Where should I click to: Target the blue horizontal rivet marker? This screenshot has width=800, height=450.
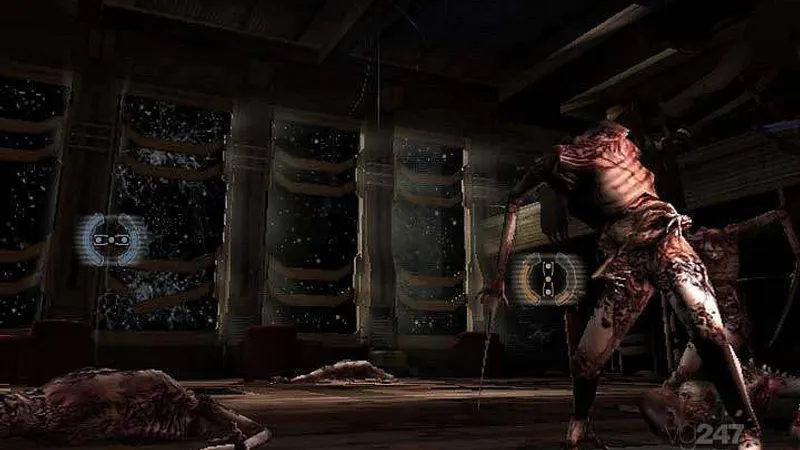coord(109,239)
